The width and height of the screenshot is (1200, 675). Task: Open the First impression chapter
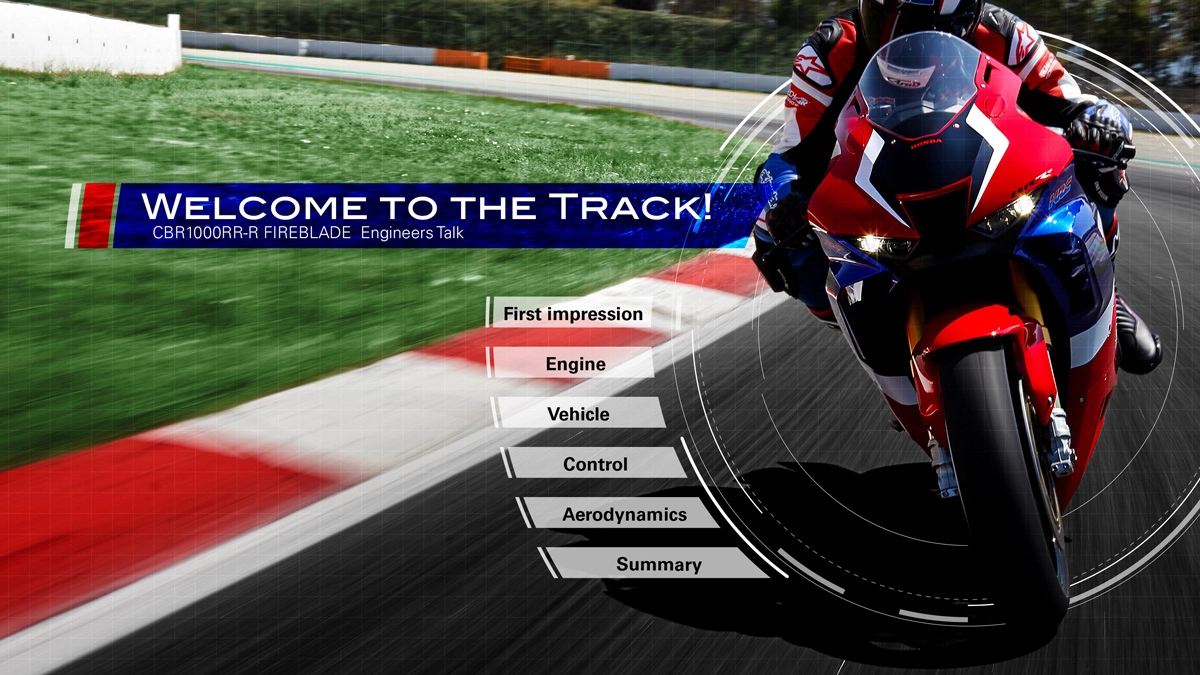[573, 314]
